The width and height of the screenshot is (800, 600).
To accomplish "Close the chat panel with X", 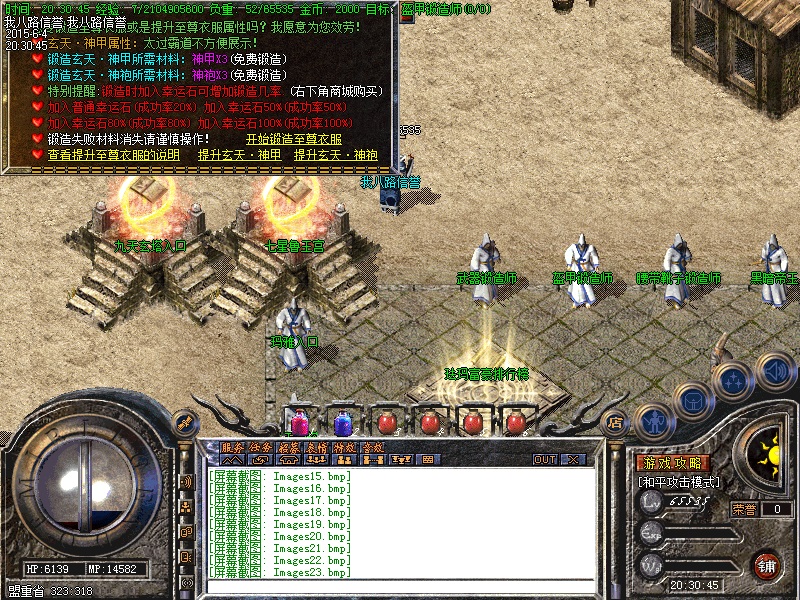I will point(573,460).
